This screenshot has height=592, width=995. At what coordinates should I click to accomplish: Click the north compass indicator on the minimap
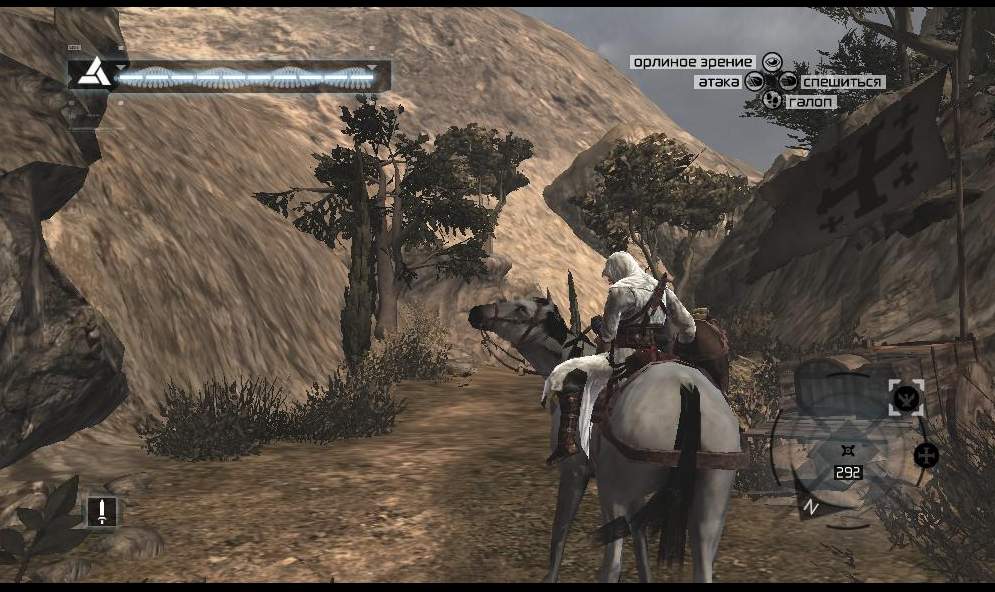(812, 507)
